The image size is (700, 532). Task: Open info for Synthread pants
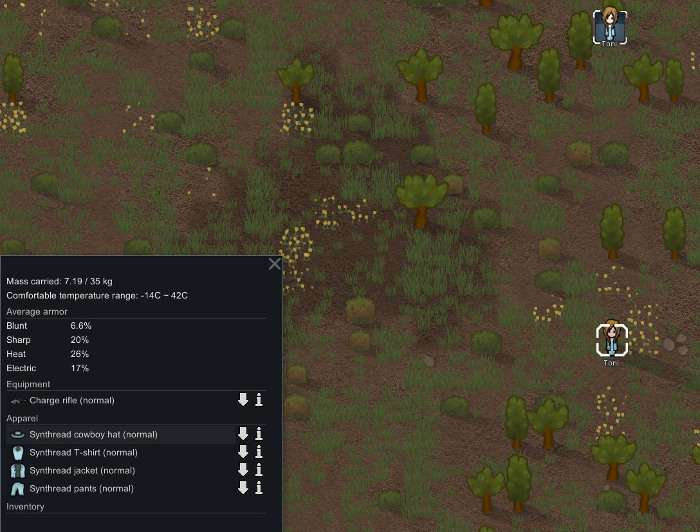click(259, 488)
